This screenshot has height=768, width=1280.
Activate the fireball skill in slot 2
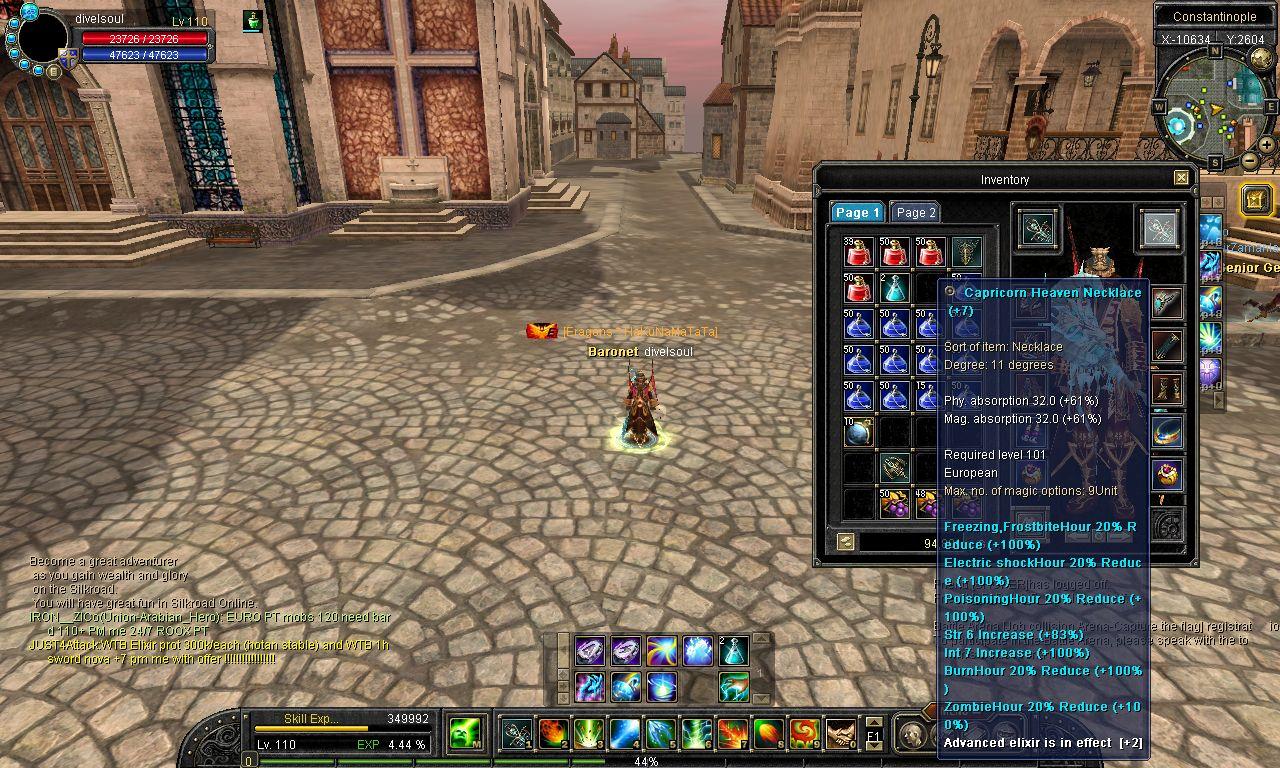pyautogui.click(x=553, y=735)
